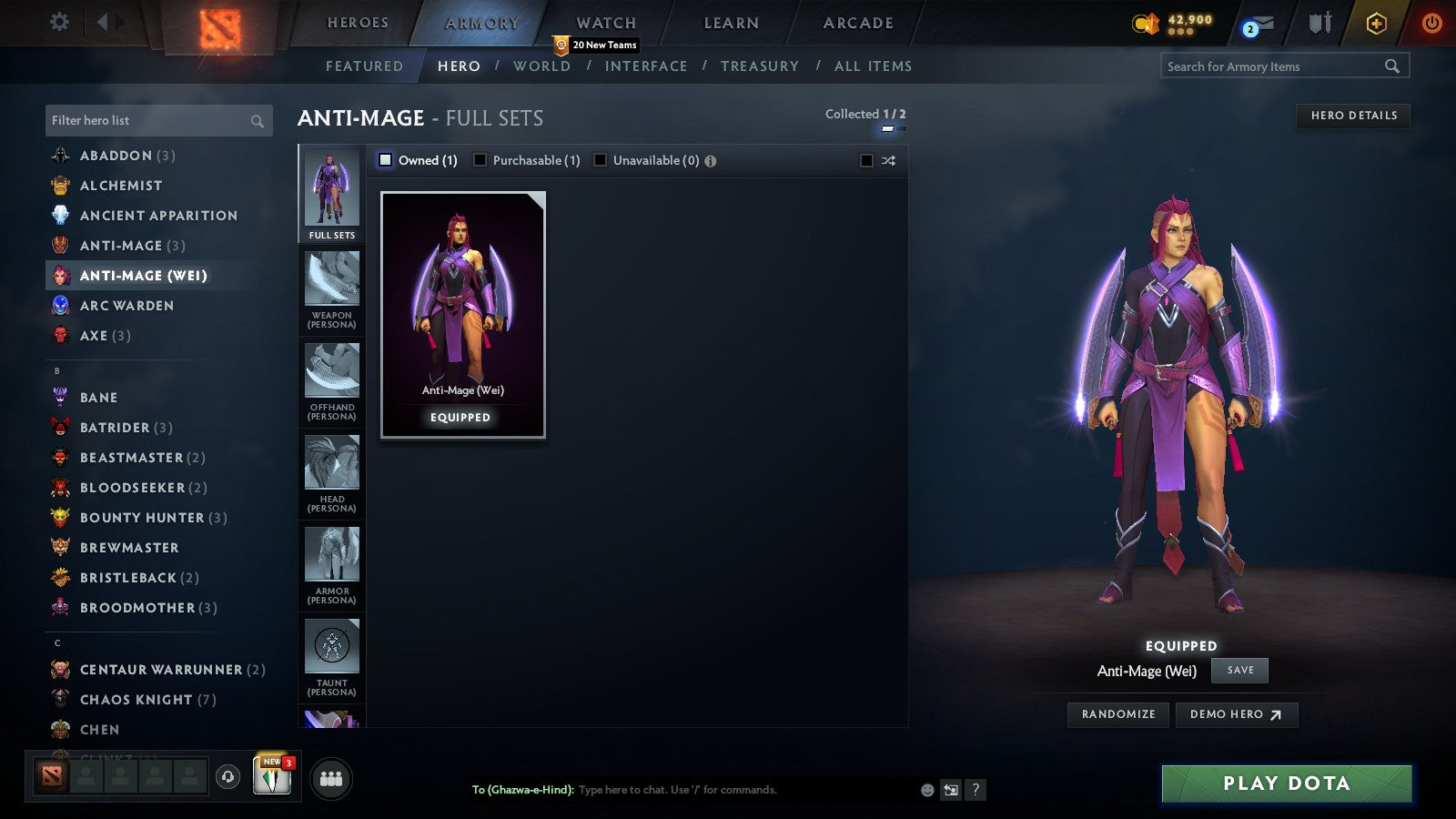Select Anti-Mage from the hero list
Screen dimensions: 1456x819
tap(121, 246)
